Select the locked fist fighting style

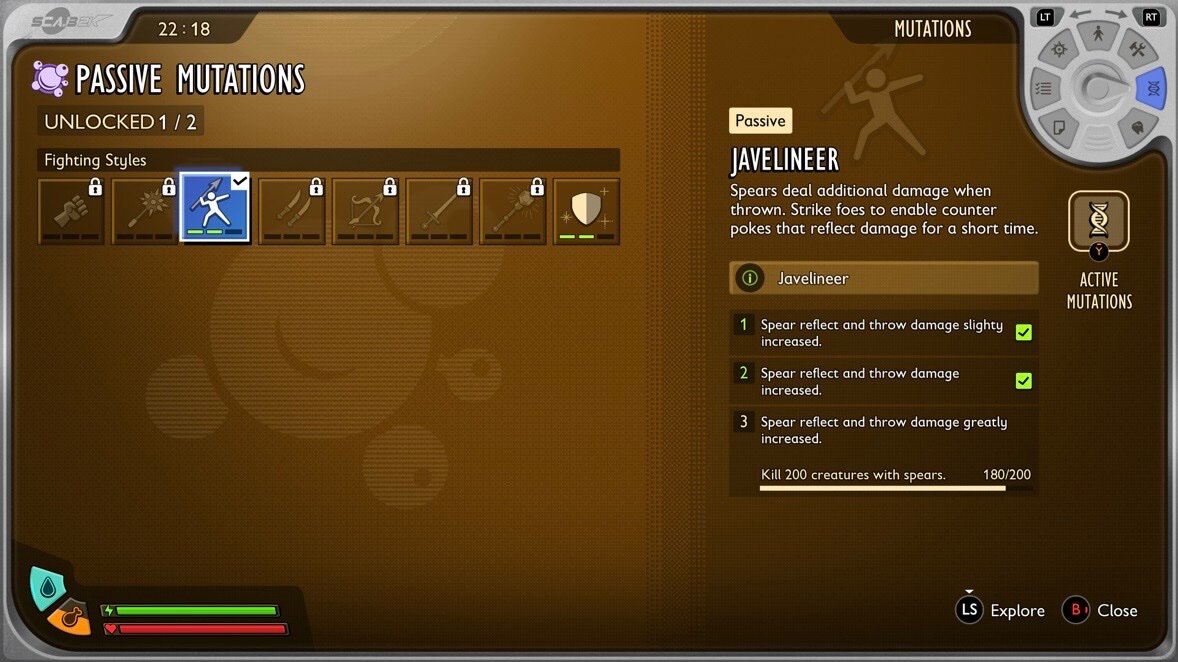pyautogui.click(x=71, y=210)
